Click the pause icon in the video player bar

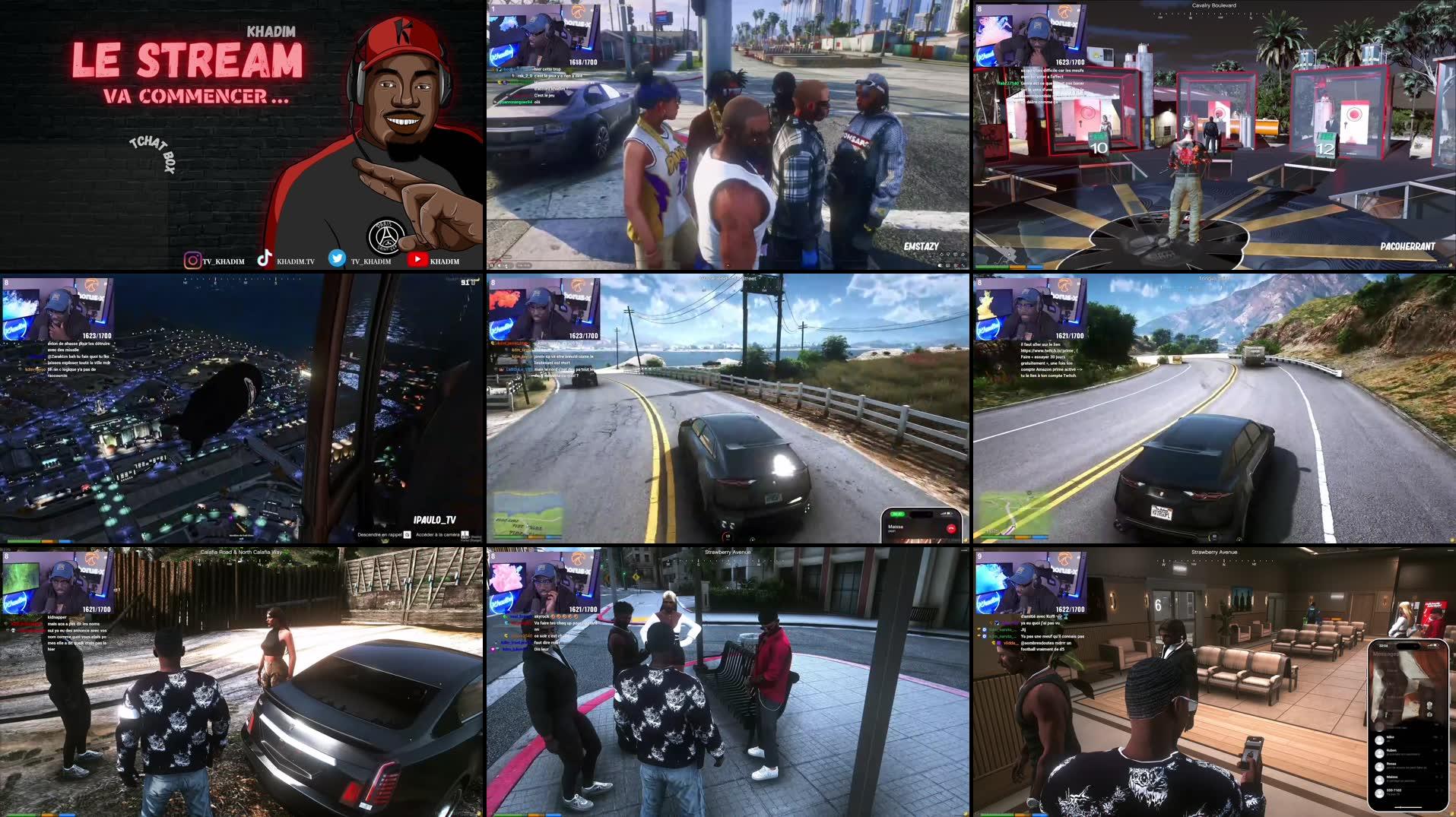coord(492,264)
